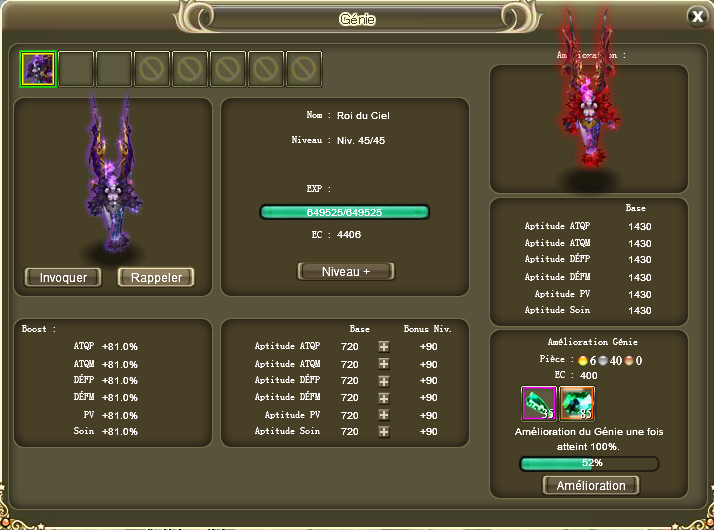Click the Amélioration button

click(x=590, y=485)
